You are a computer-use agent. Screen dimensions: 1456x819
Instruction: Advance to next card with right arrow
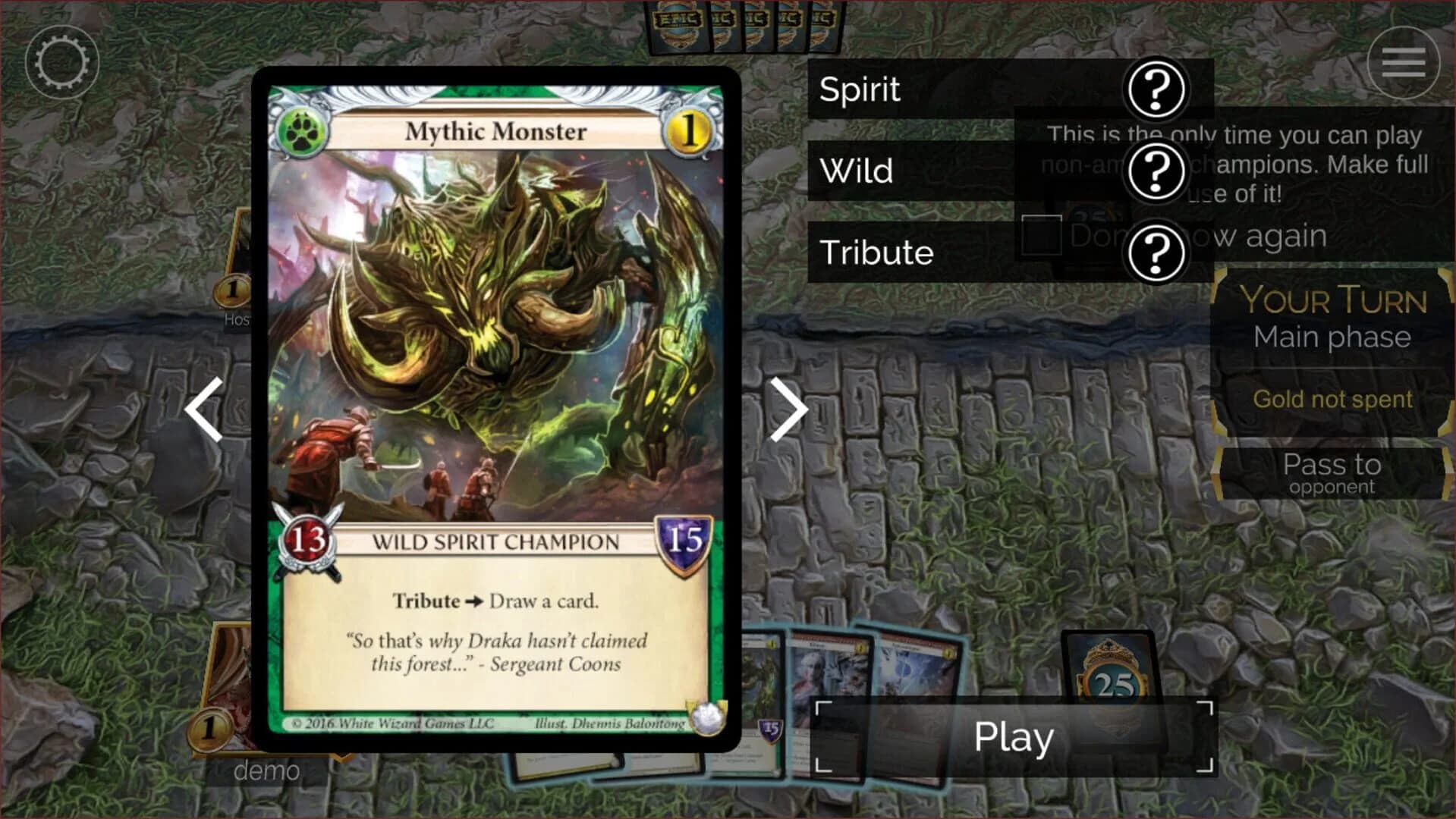click(791, 410)
